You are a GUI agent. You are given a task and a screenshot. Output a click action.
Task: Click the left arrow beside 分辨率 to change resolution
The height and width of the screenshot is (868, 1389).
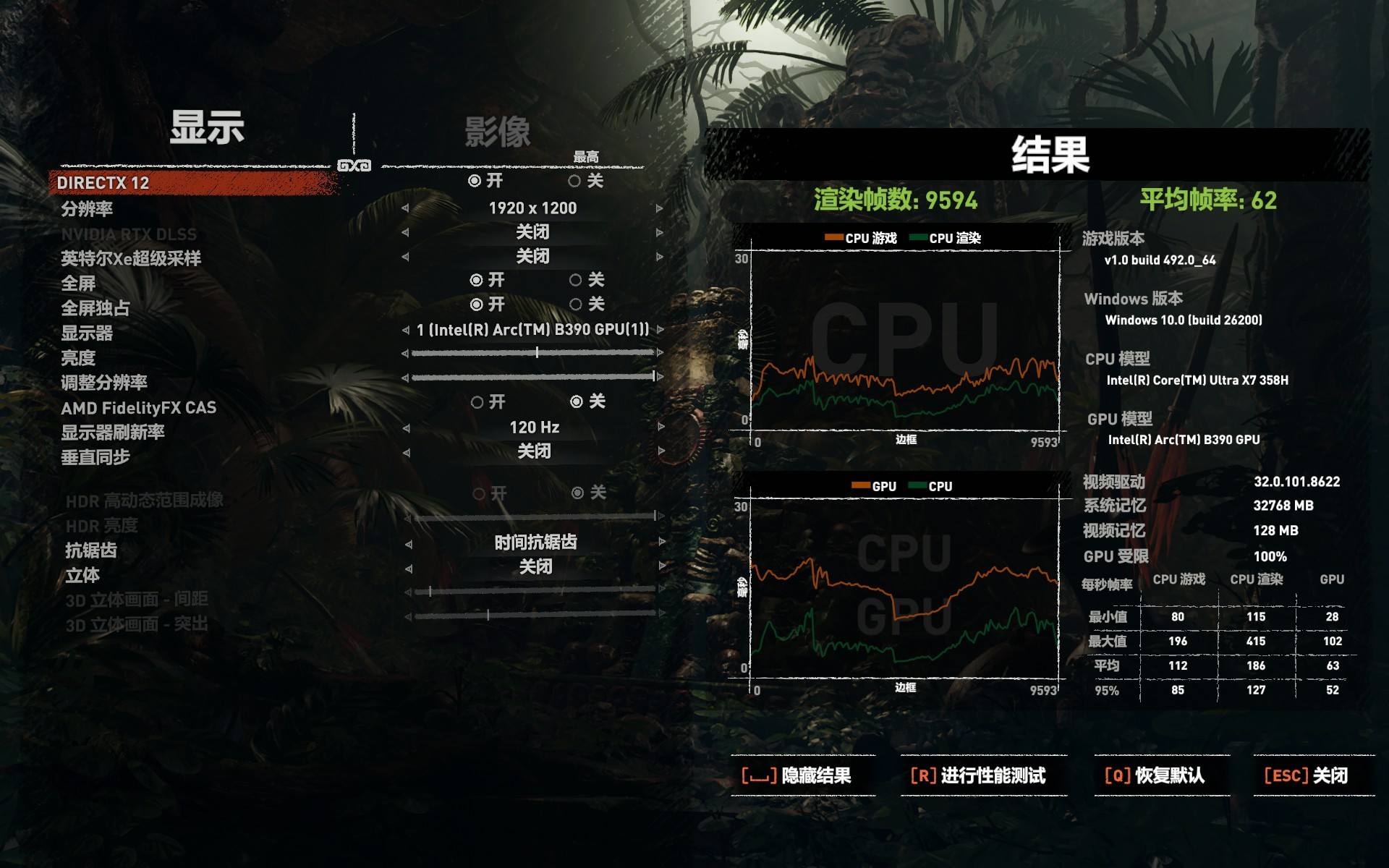click(405, 209)
